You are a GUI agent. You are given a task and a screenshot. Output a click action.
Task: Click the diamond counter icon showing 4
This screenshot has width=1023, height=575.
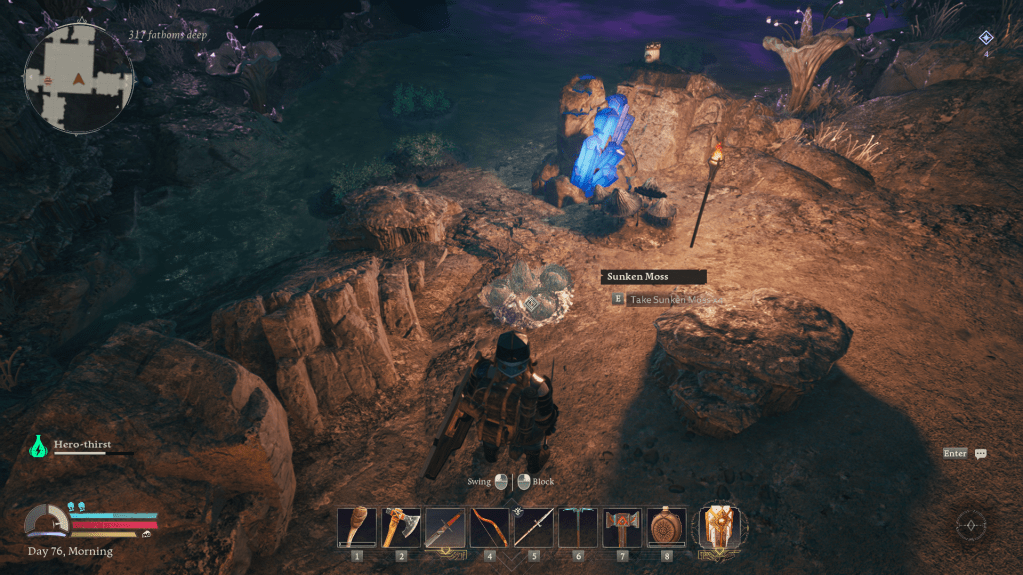(986, 38)
